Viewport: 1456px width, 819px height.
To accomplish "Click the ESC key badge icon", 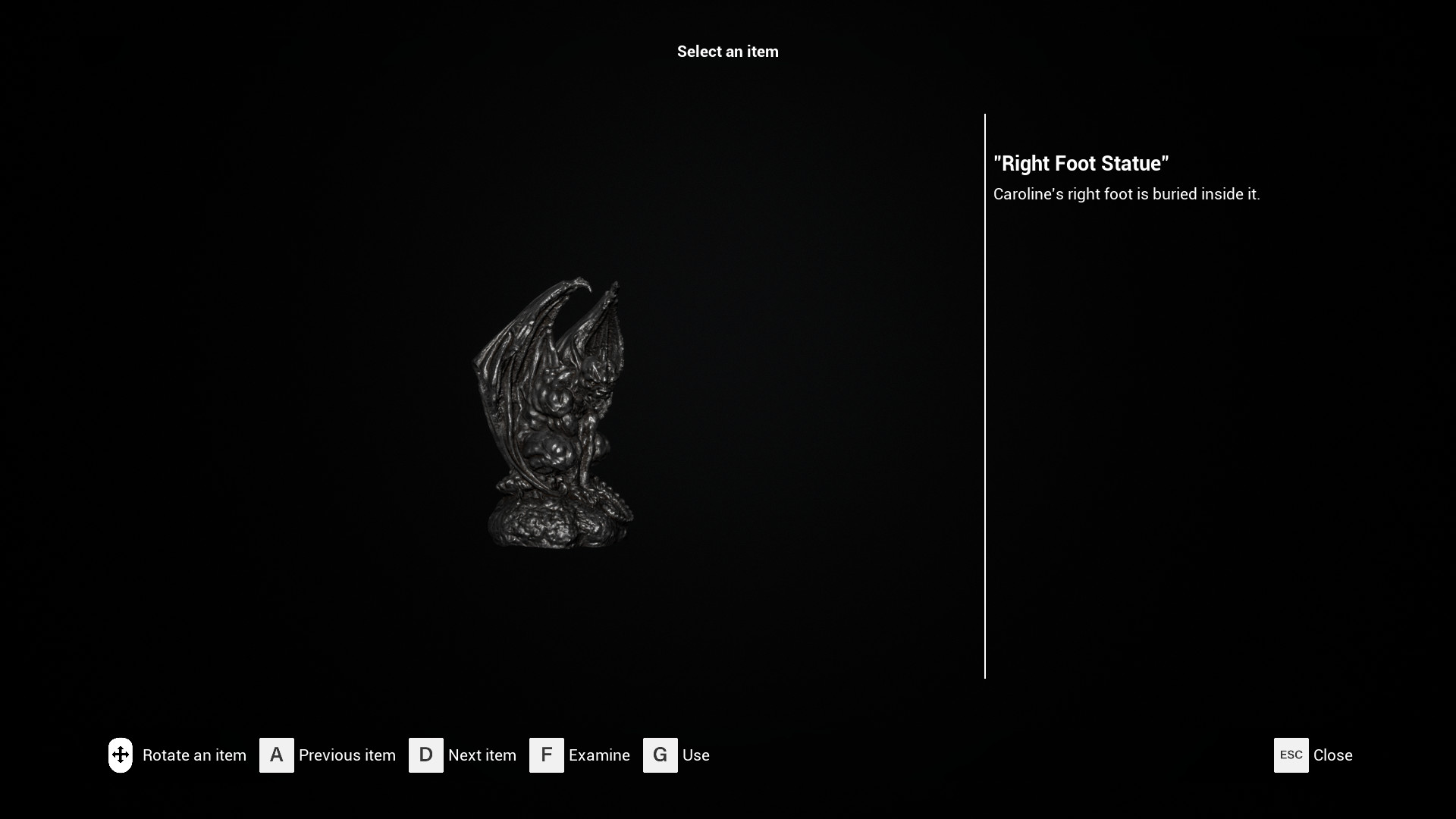I will [x=1290, y=755].
